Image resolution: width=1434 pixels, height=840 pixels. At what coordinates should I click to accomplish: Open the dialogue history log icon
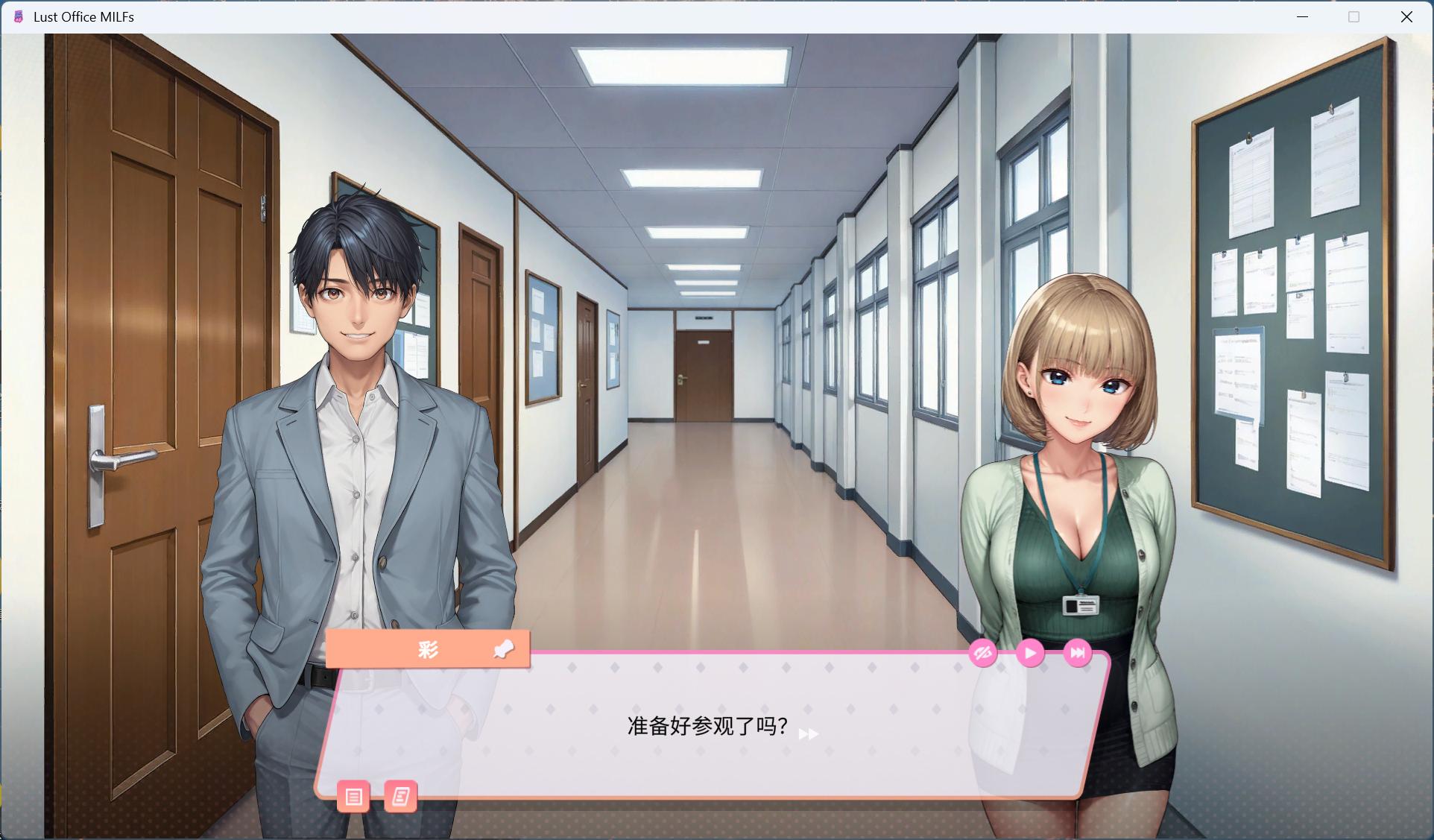coord(400,797)
